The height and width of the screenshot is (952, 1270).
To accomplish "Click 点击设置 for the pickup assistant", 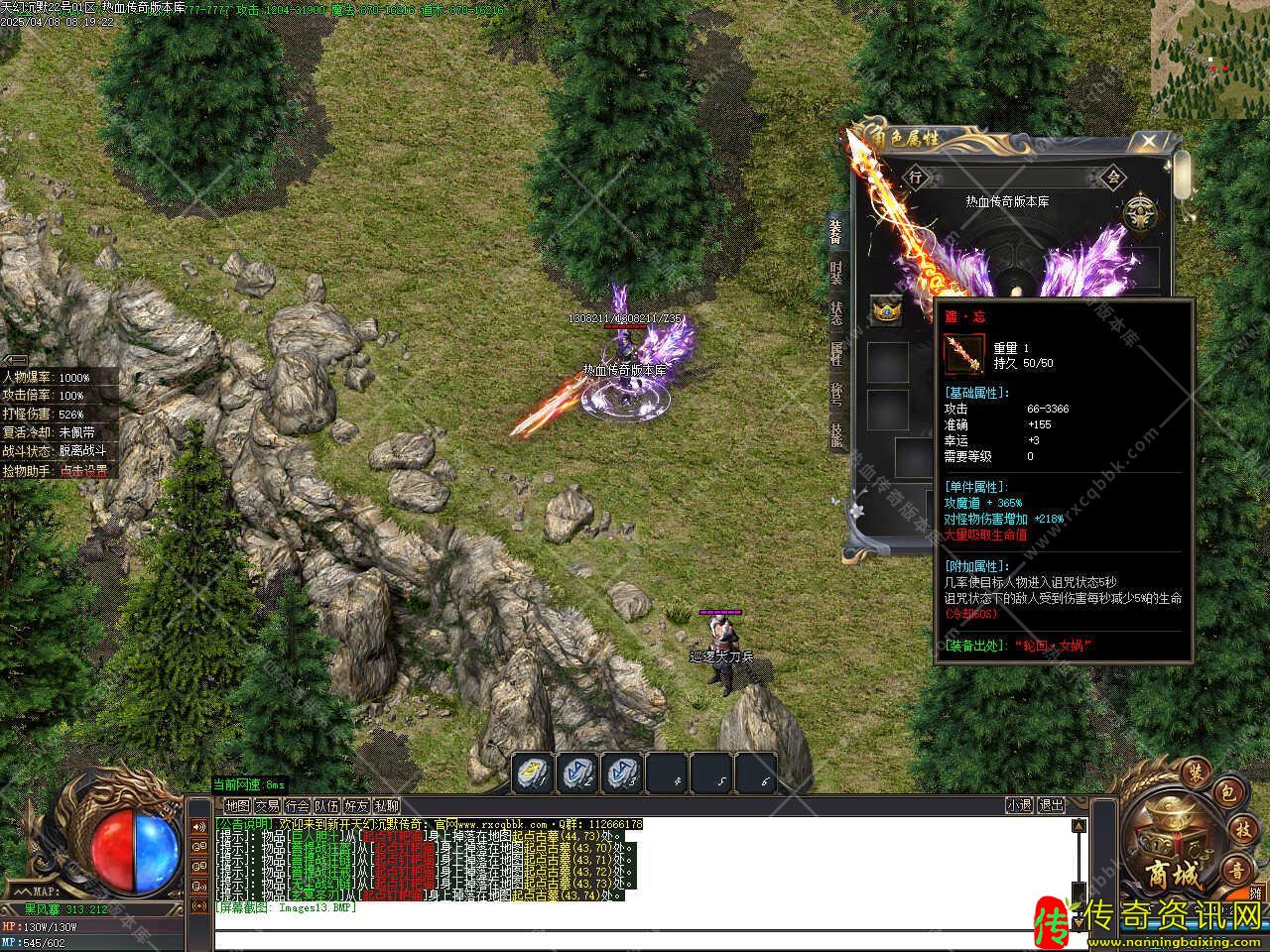I will 83,472.
